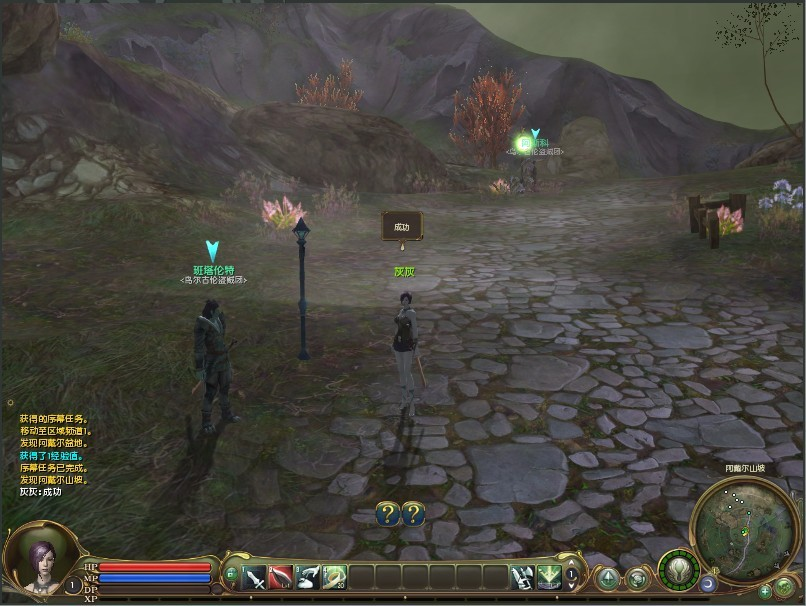Activate the green downward arrows skill icon
This screenshot has height=606, width=806.
click(548, 577)
